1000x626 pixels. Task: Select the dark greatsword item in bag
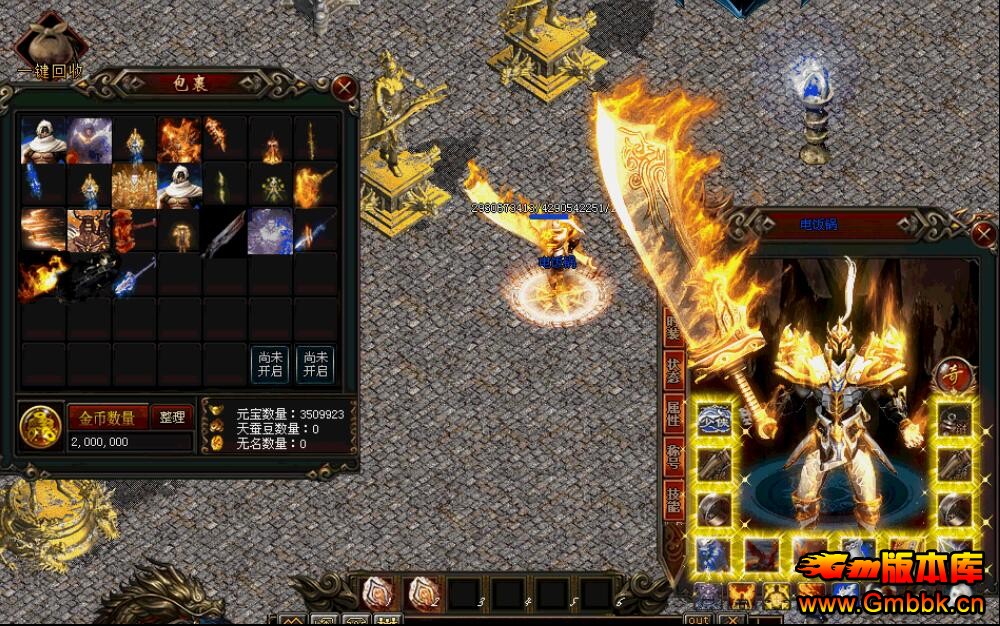point(223,232)
